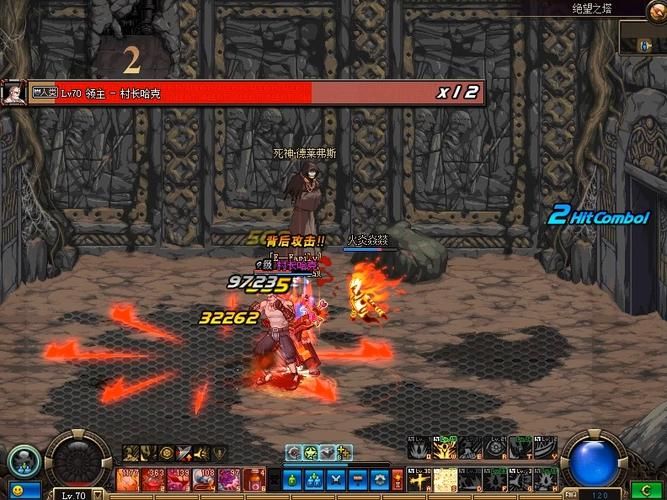This screenshot has width=667, height=500.
Task: Activate the skill bound to the A key
Action: click(x=420, y=479)
